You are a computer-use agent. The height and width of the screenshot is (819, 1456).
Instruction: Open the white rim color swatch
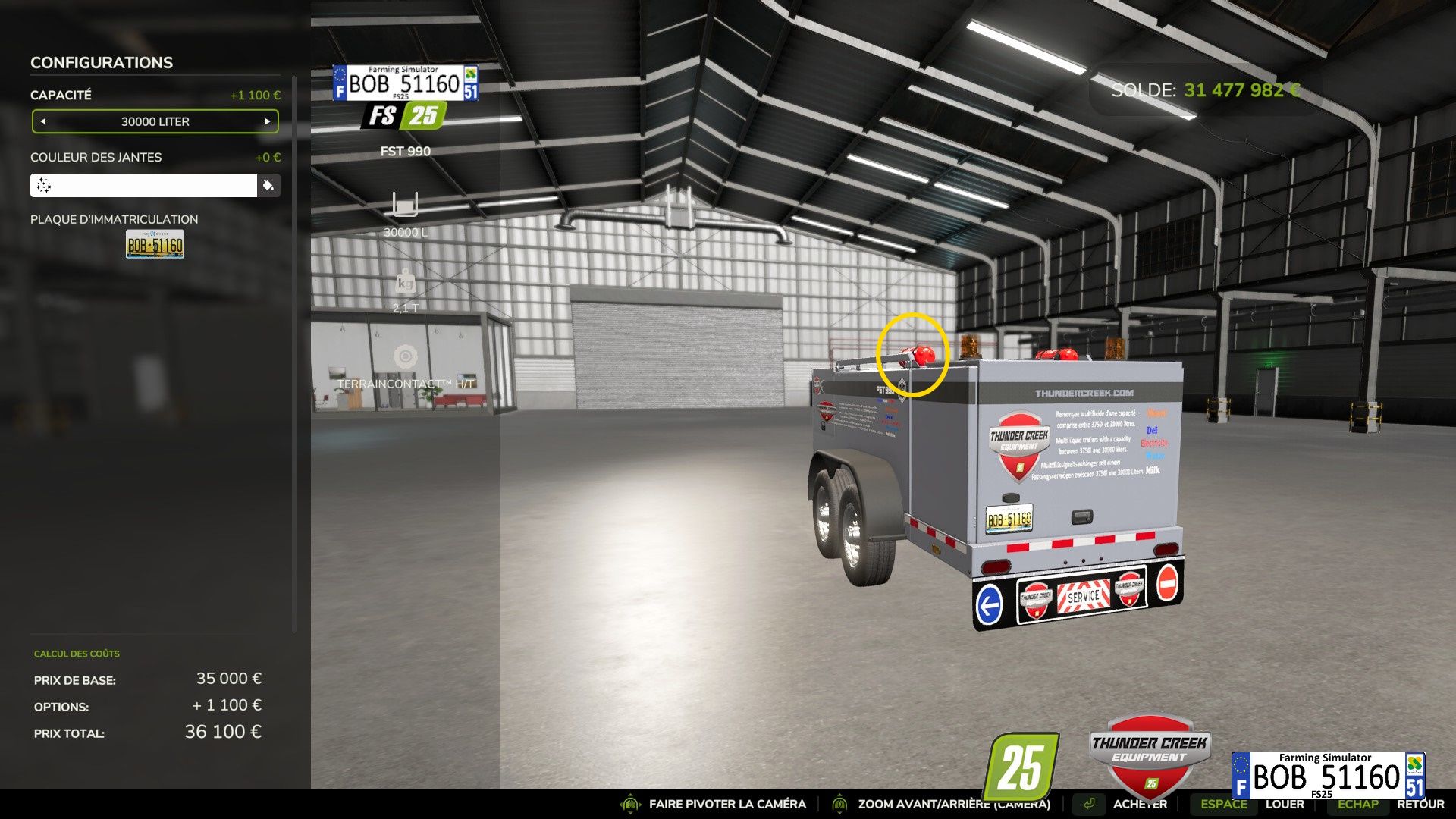coord(143,186)
